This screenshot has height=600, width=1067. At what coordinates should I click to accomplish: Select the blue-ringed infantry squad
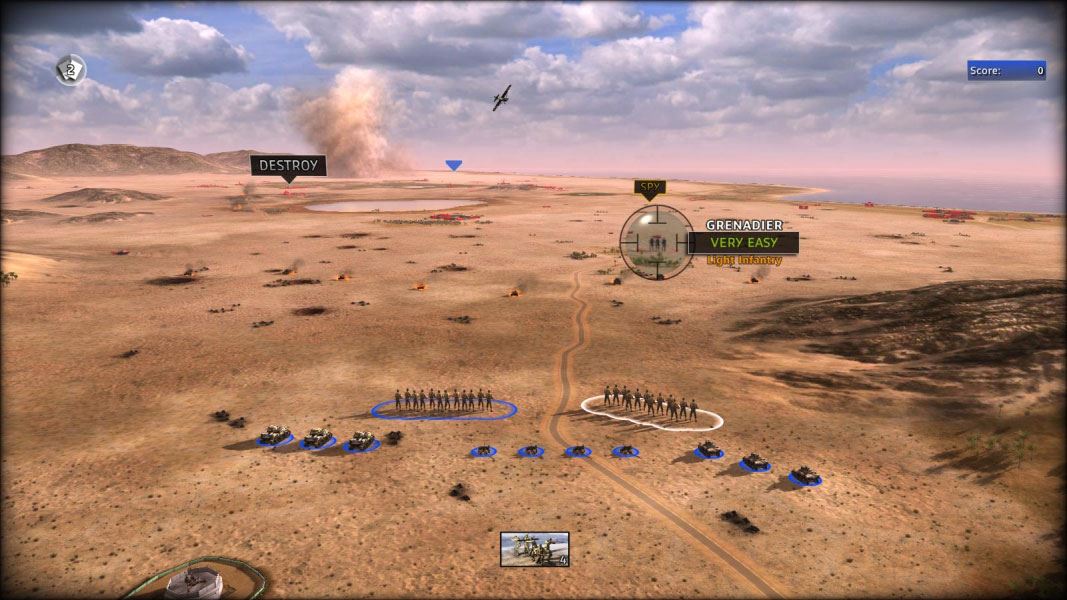point(444,402)
